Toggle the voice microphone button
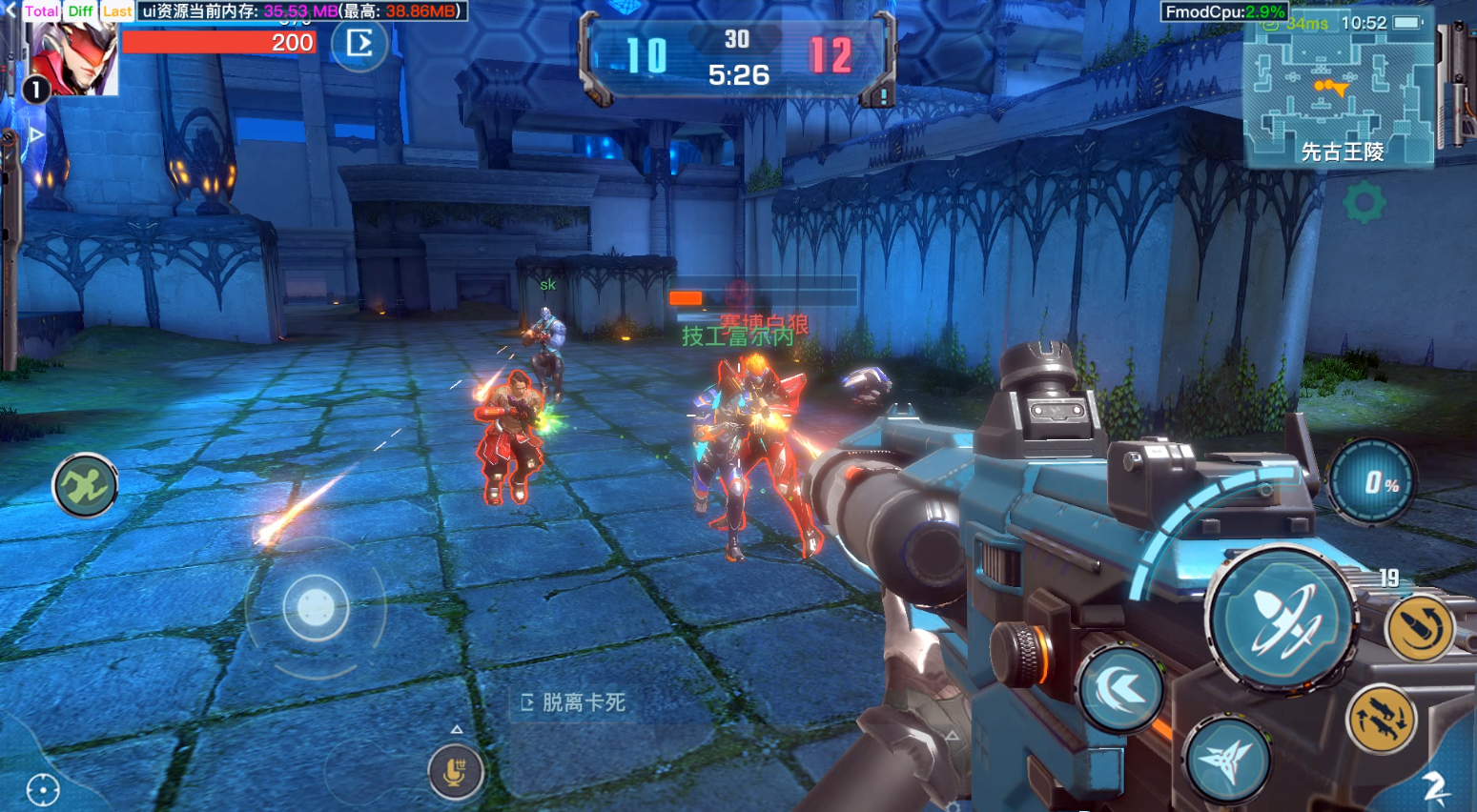This screenshot has height=812, width=1477. click(455, 771)
